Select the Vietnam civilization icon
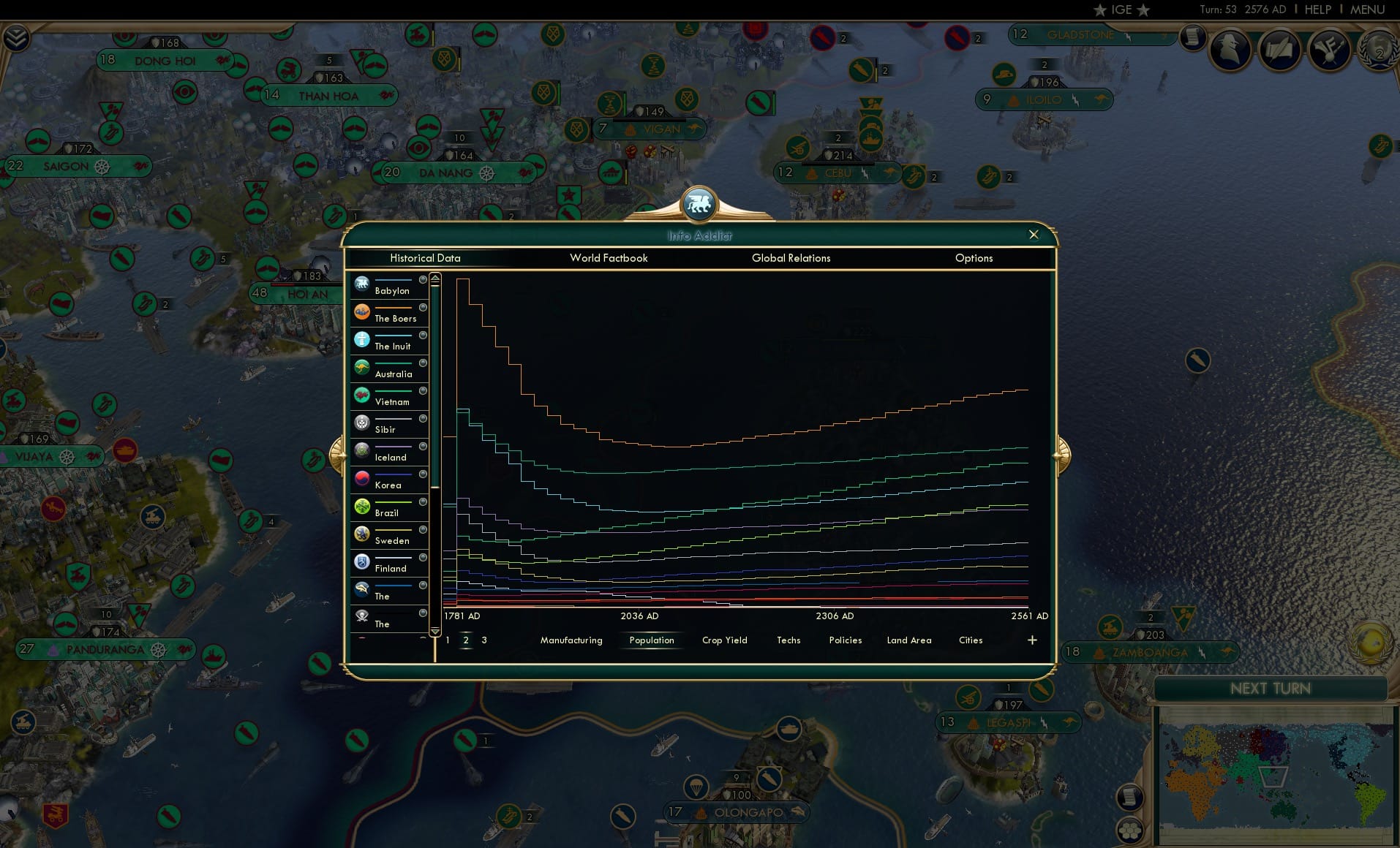Image resolution: width=1400 pixels, height=848 pixels. 363,394
